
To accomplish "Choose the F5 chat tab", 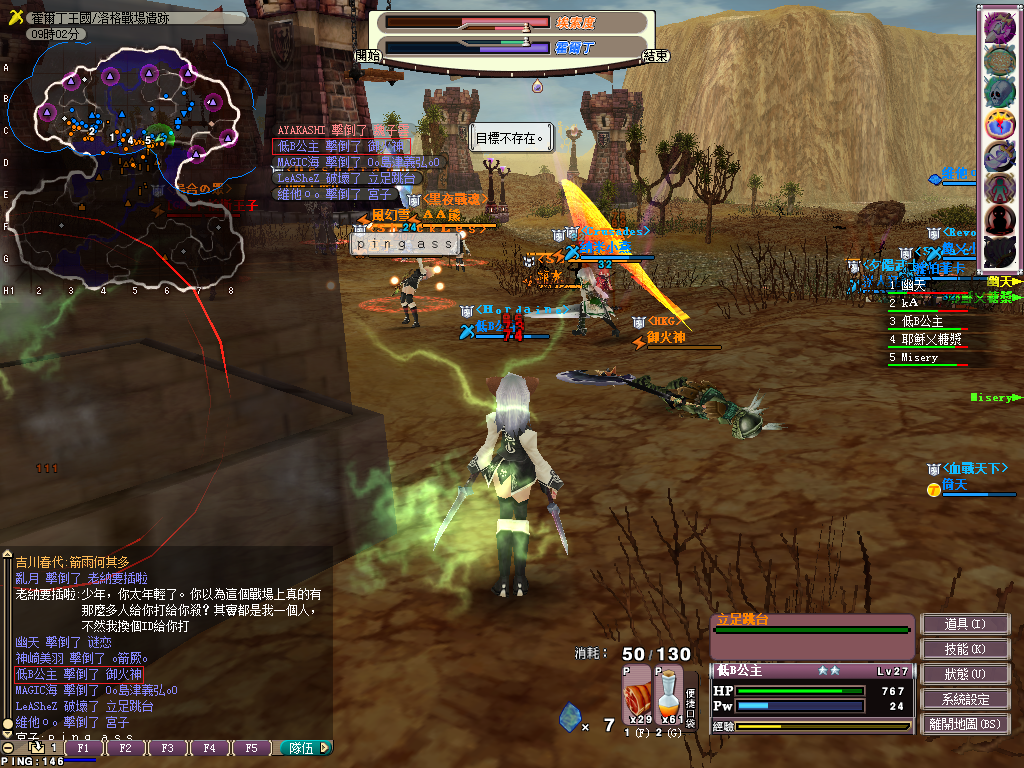I will point(251,748).
